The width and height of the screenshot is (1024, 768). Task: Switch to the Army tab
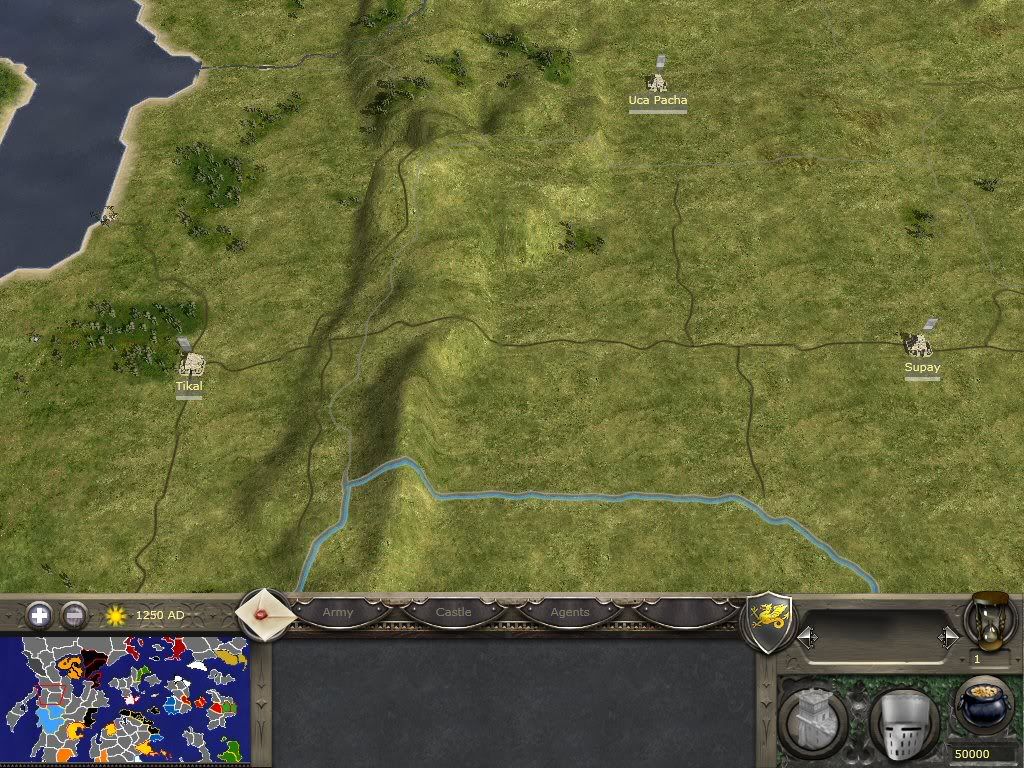click(x=338, y=612)
